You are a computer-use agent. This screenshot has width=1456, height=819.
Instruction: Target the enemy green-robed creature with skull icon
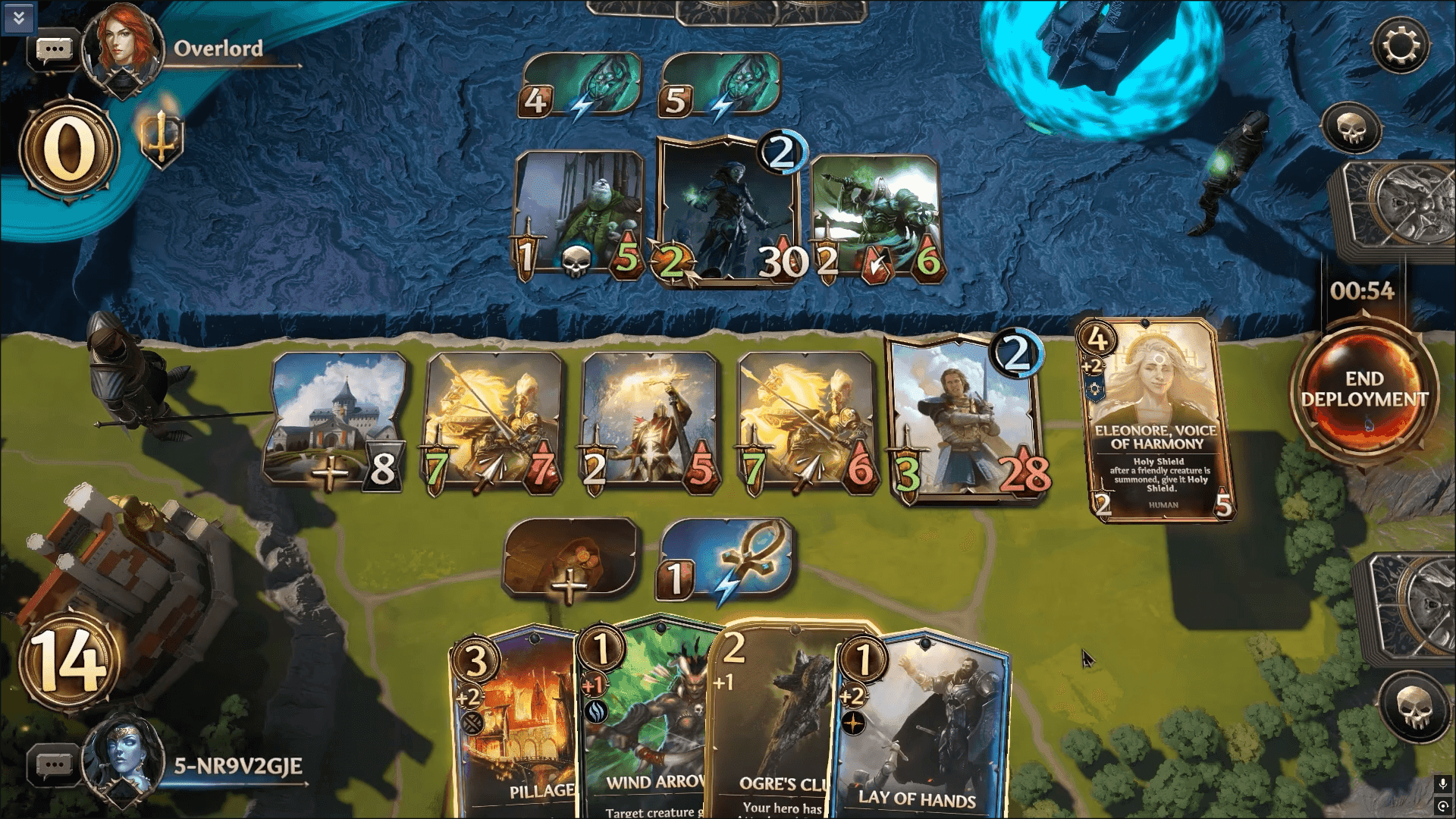(578, 214)
